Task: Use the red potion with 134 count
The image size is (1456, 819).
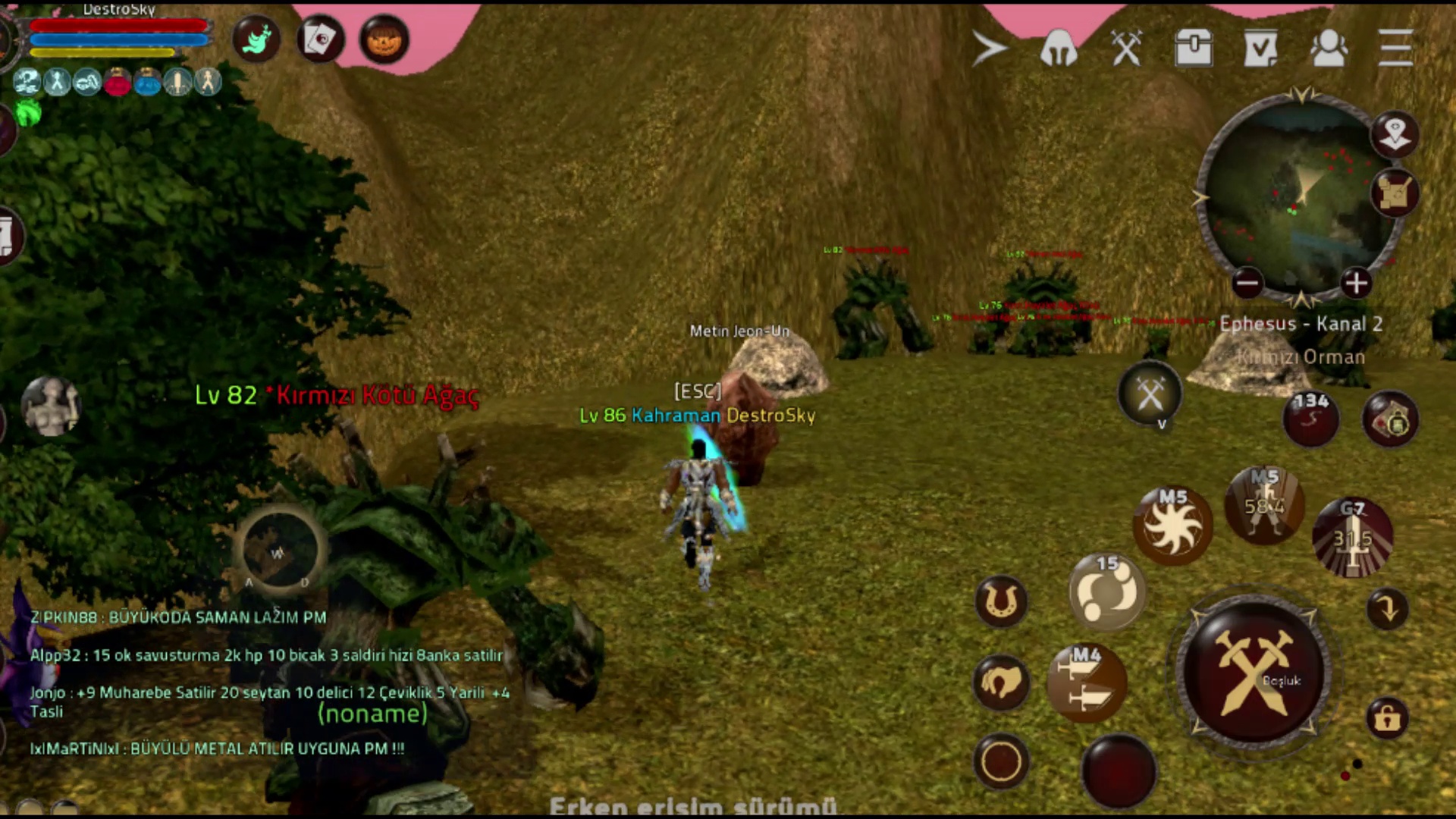Action: click(1310, 418)
